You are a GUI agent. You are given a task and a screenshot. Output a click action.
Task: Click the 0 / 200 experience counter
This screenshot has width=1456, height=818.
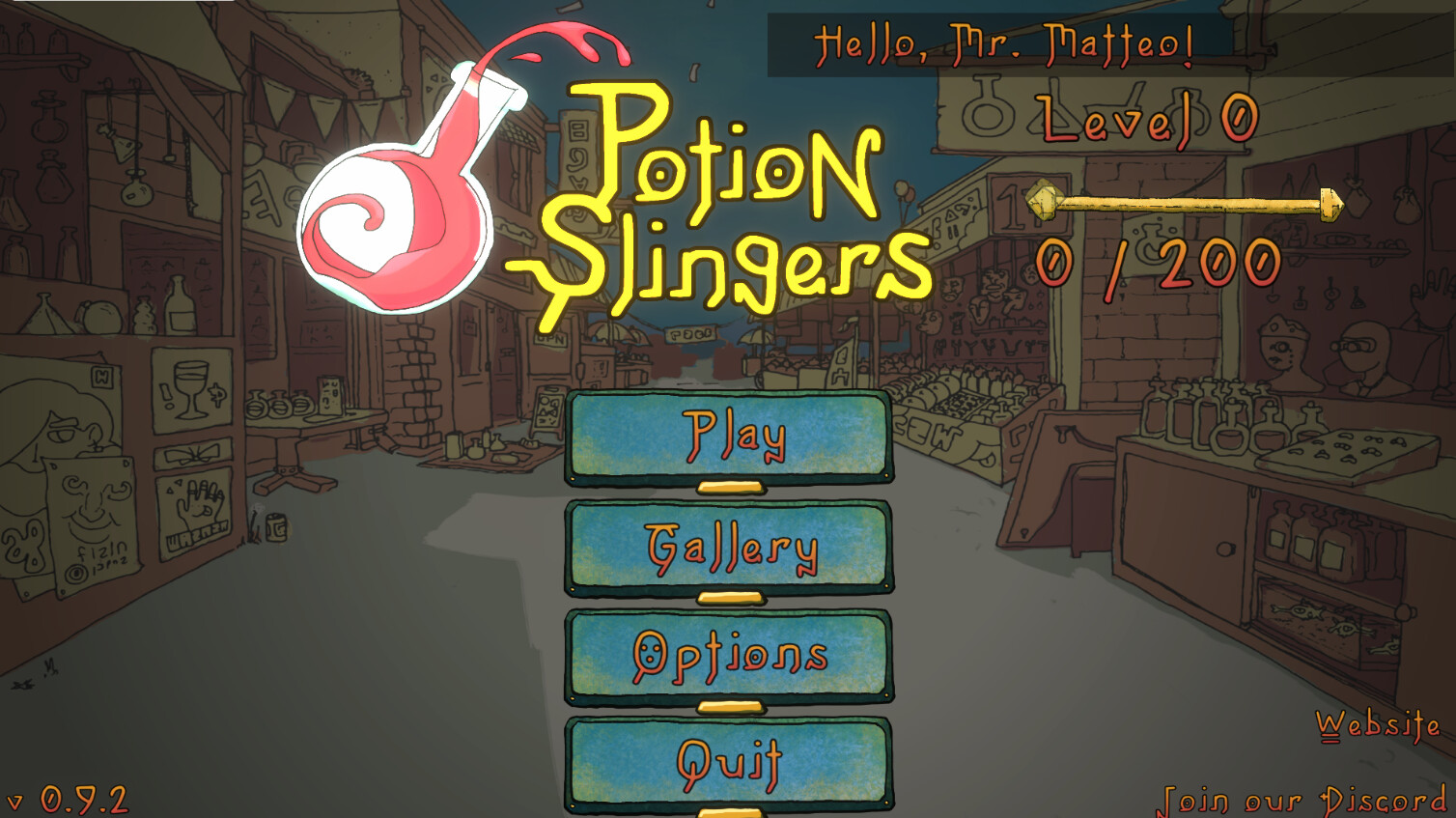point(1156,261)
